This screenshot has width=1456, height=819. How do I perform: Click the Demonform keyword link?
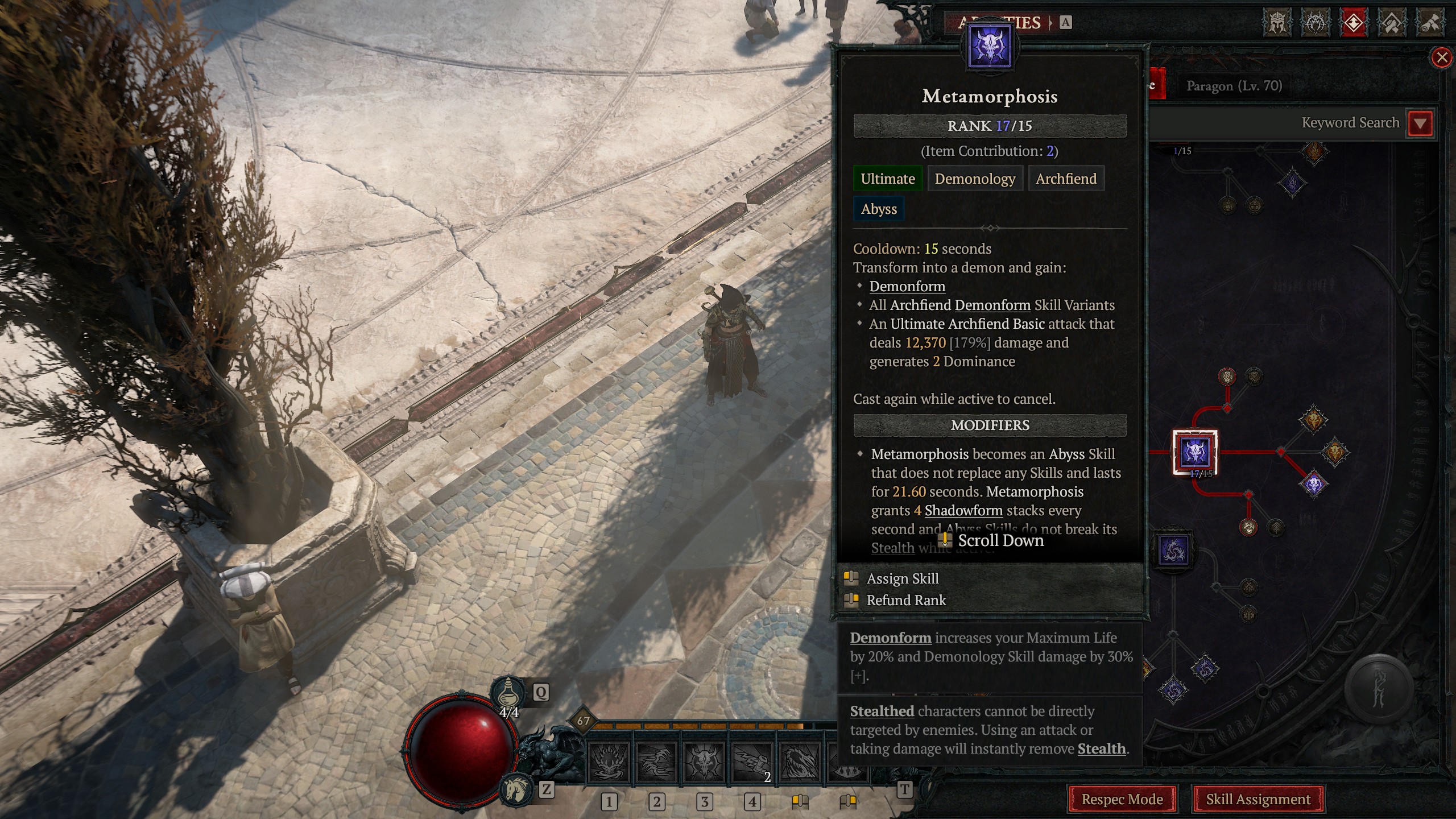(907, 286)
